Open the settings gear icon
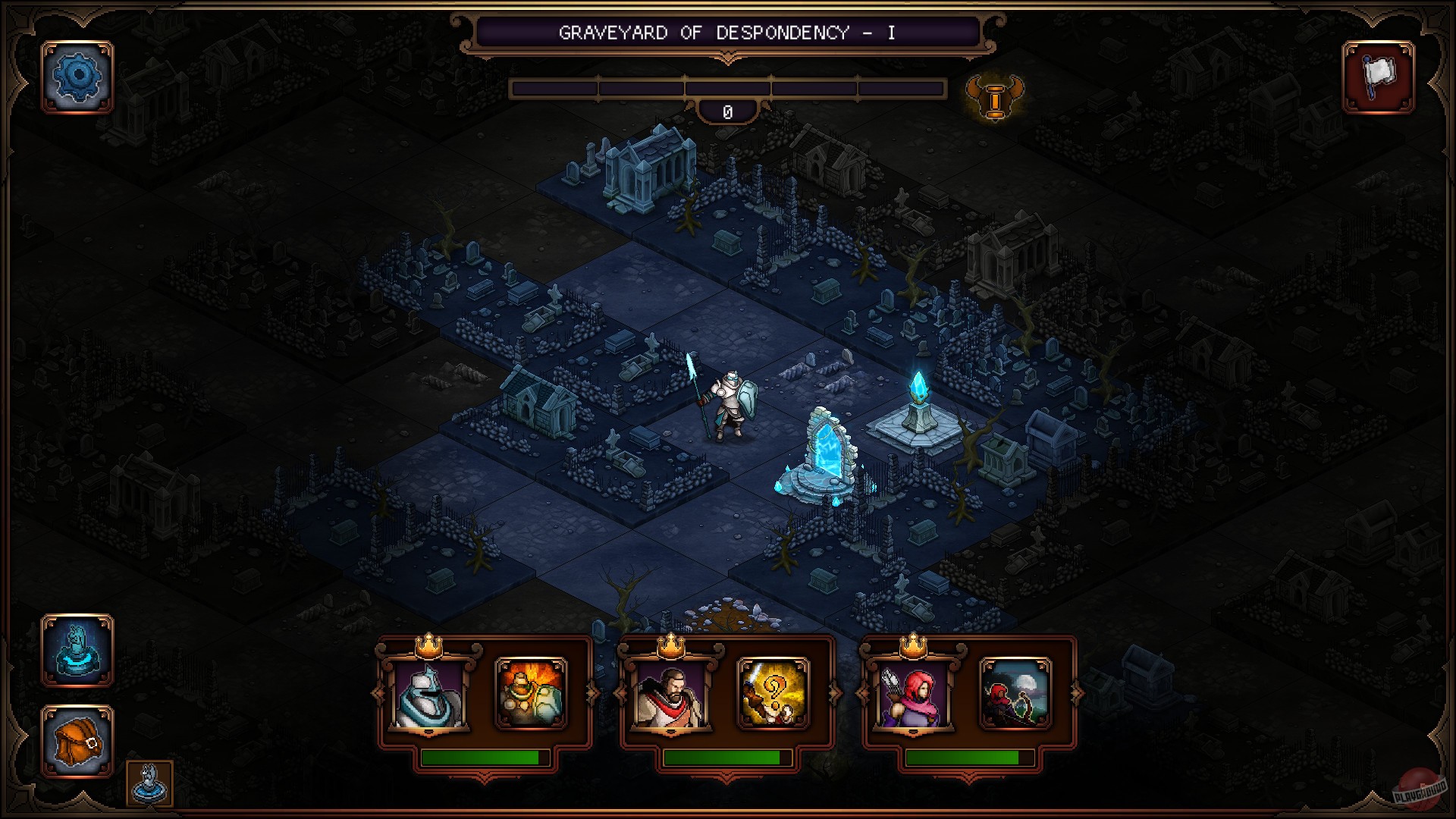This screenshot has width=1456, height=819. tap(76, 78)
